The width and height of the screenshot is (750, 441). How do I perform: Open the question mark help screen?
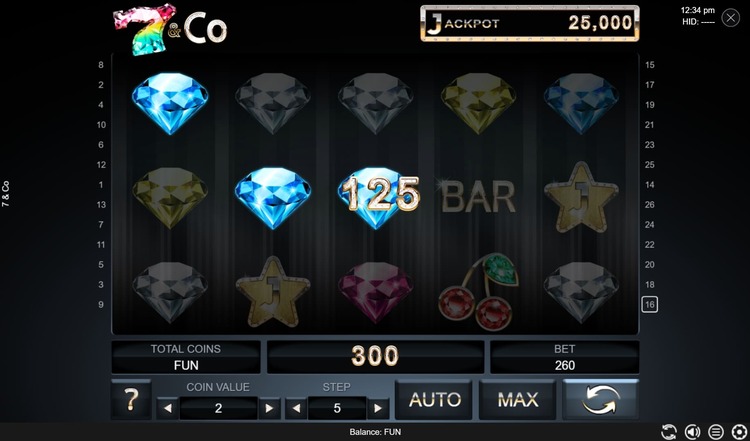(x=131, y=401)
